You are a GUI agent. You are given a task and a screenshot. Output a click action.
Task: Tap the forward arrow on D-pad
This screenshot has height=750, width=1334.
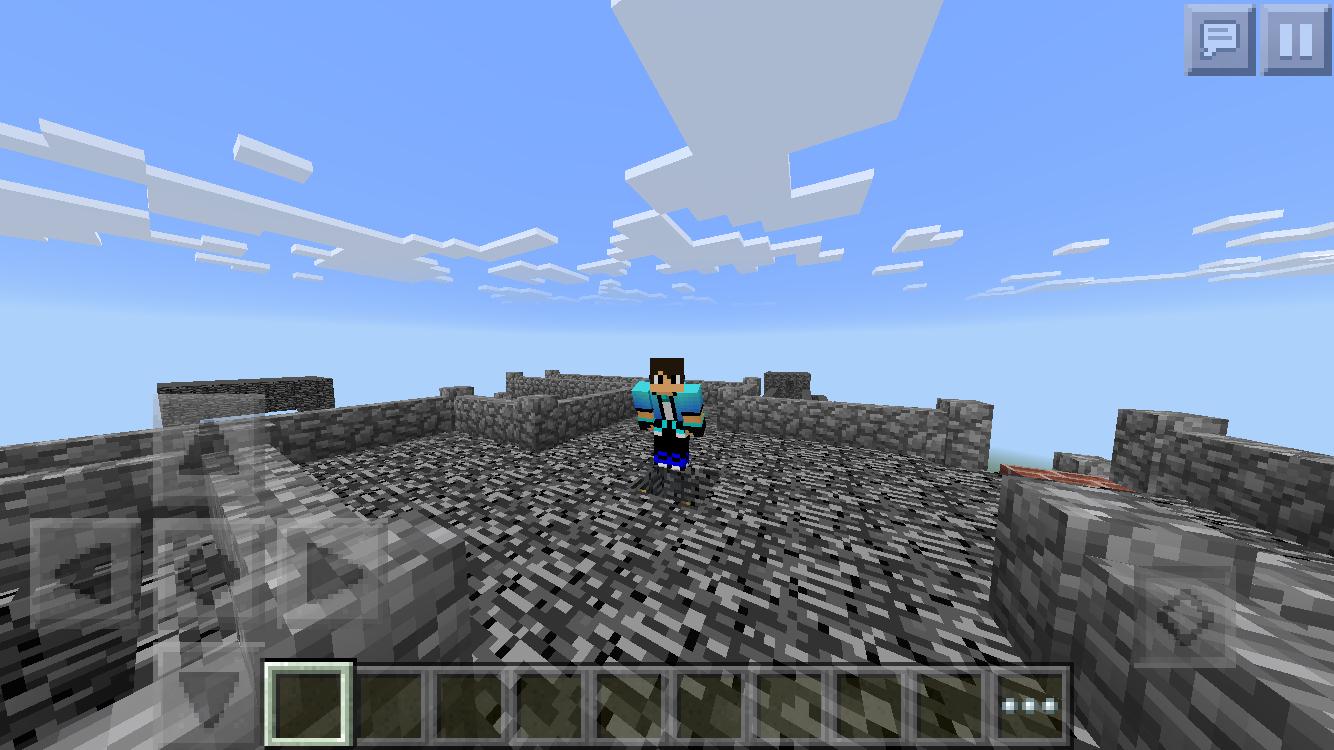tap(206, 458)
